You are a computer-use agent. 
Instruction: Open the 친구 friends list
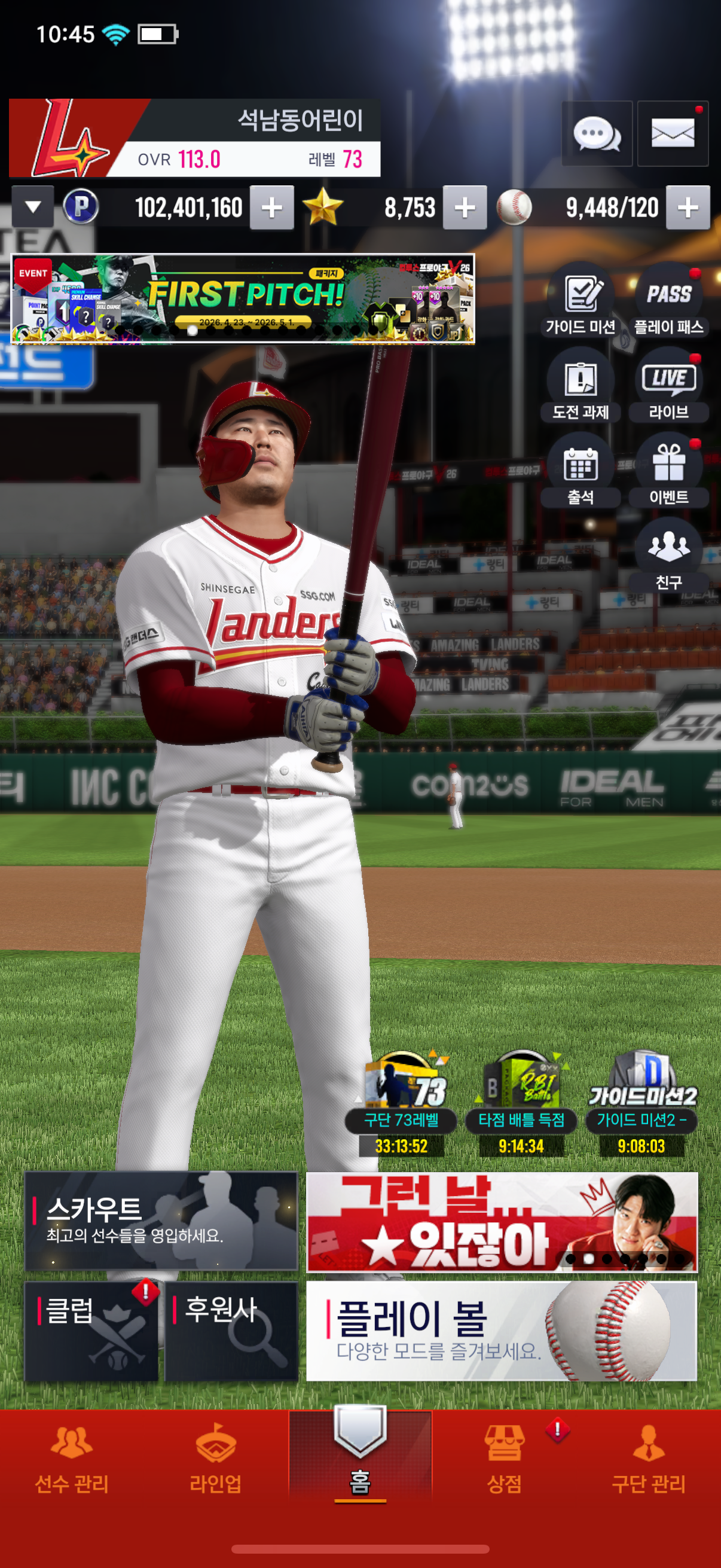click(668, 555)
